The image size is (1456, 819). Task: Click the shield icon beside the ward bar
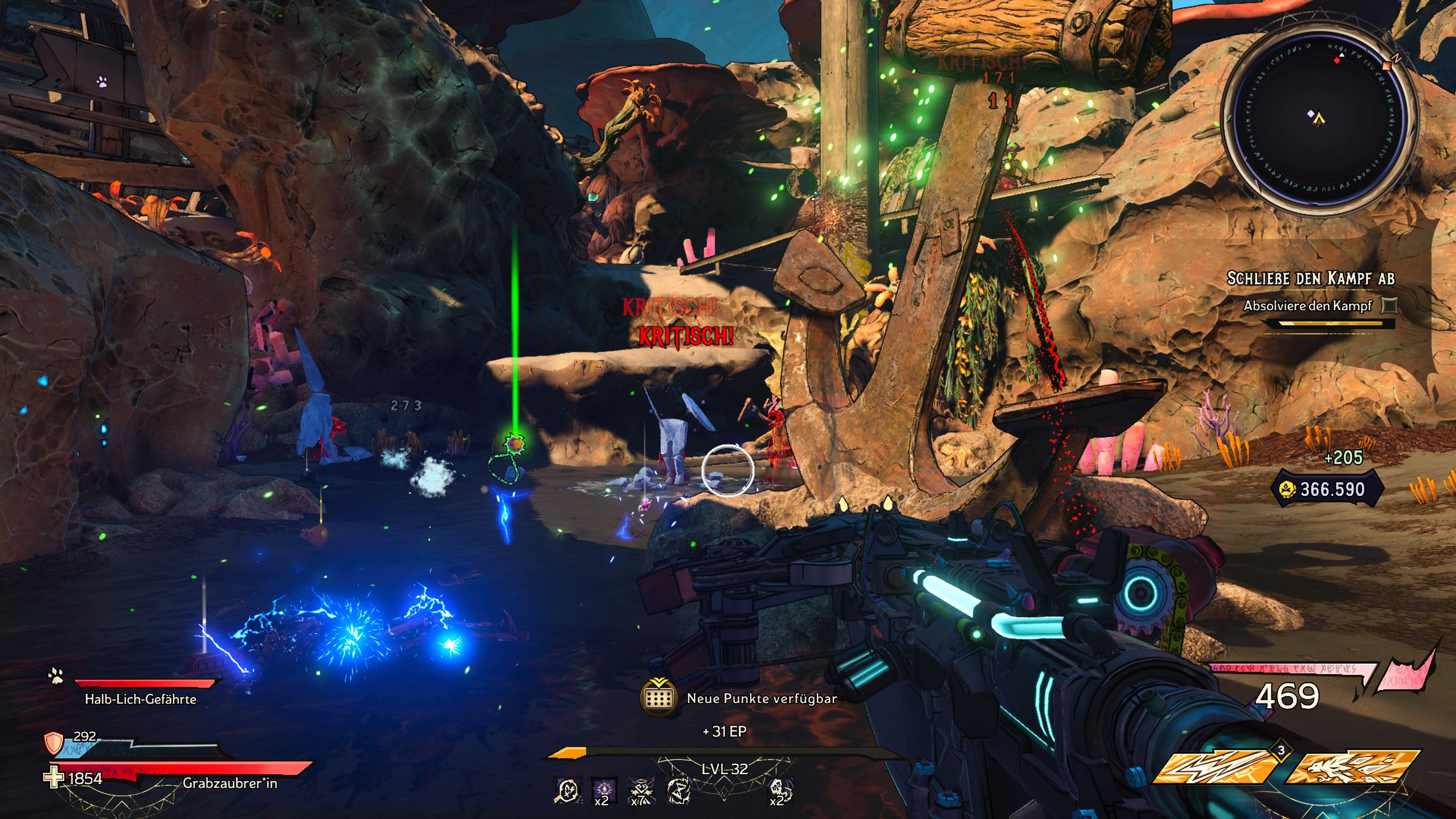pos(54,743)
